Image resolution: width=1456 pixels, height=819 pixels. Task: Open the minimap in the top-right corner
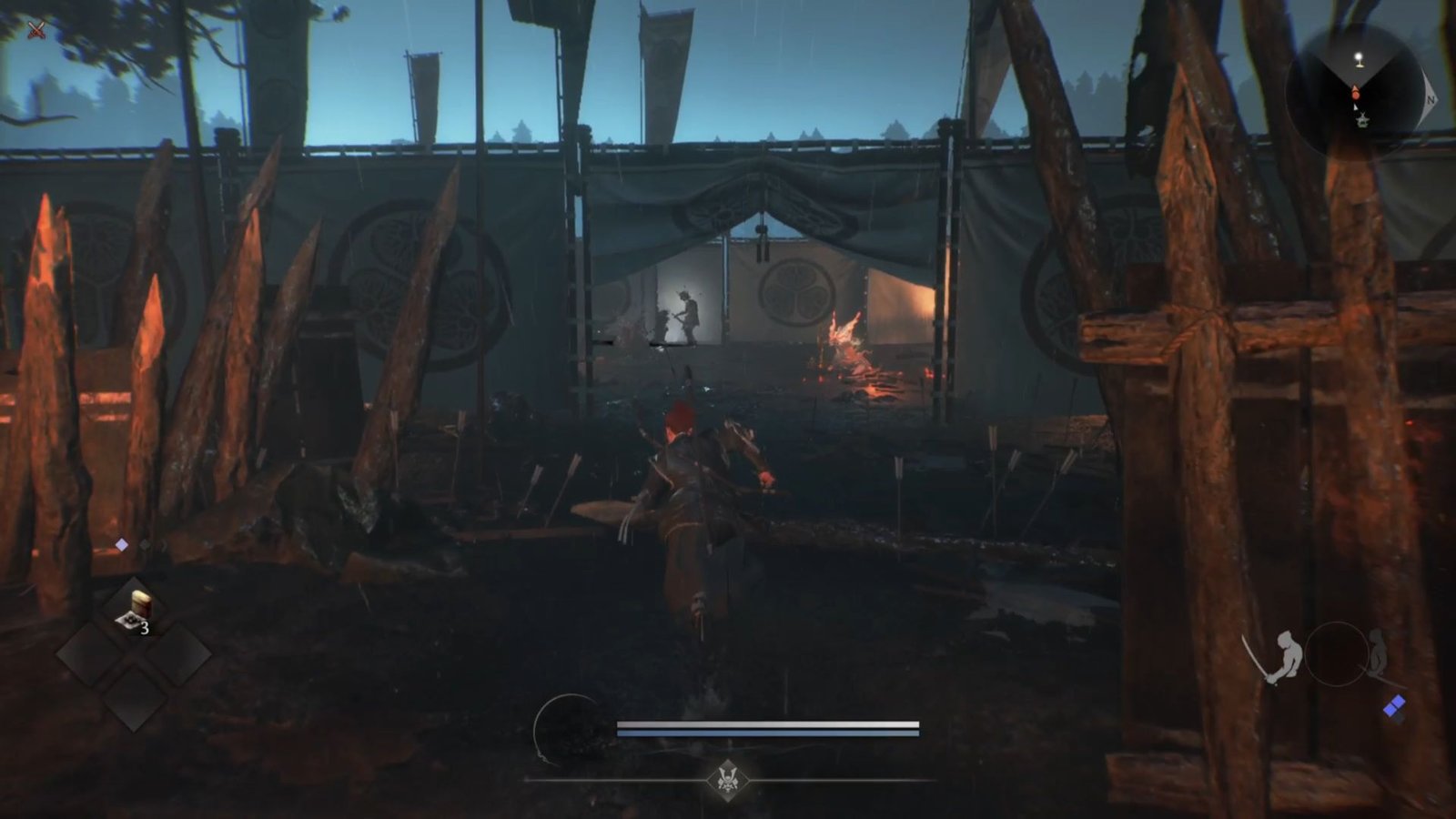point(1356,89)
